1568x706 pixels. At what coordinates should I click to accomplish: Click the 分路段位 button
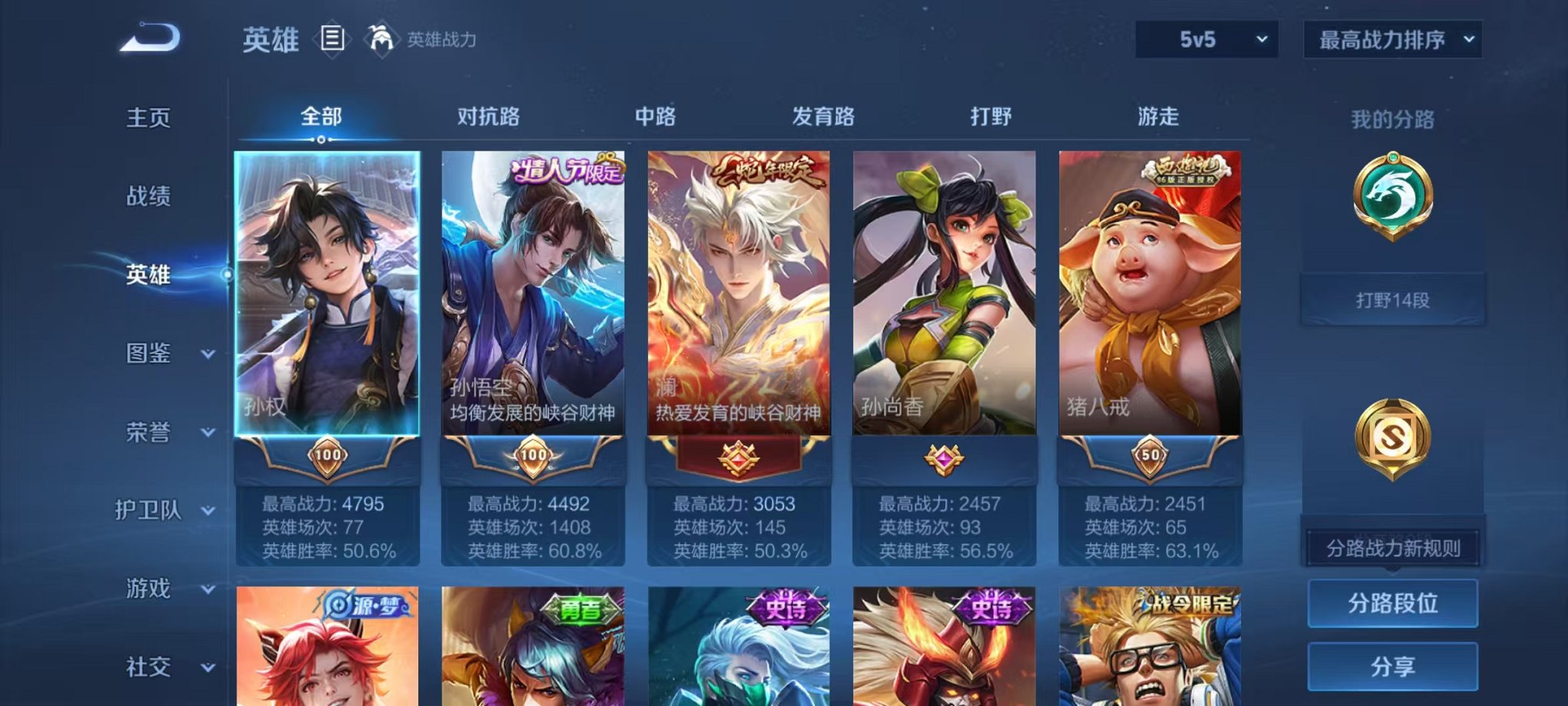(x=1393, y=604)
